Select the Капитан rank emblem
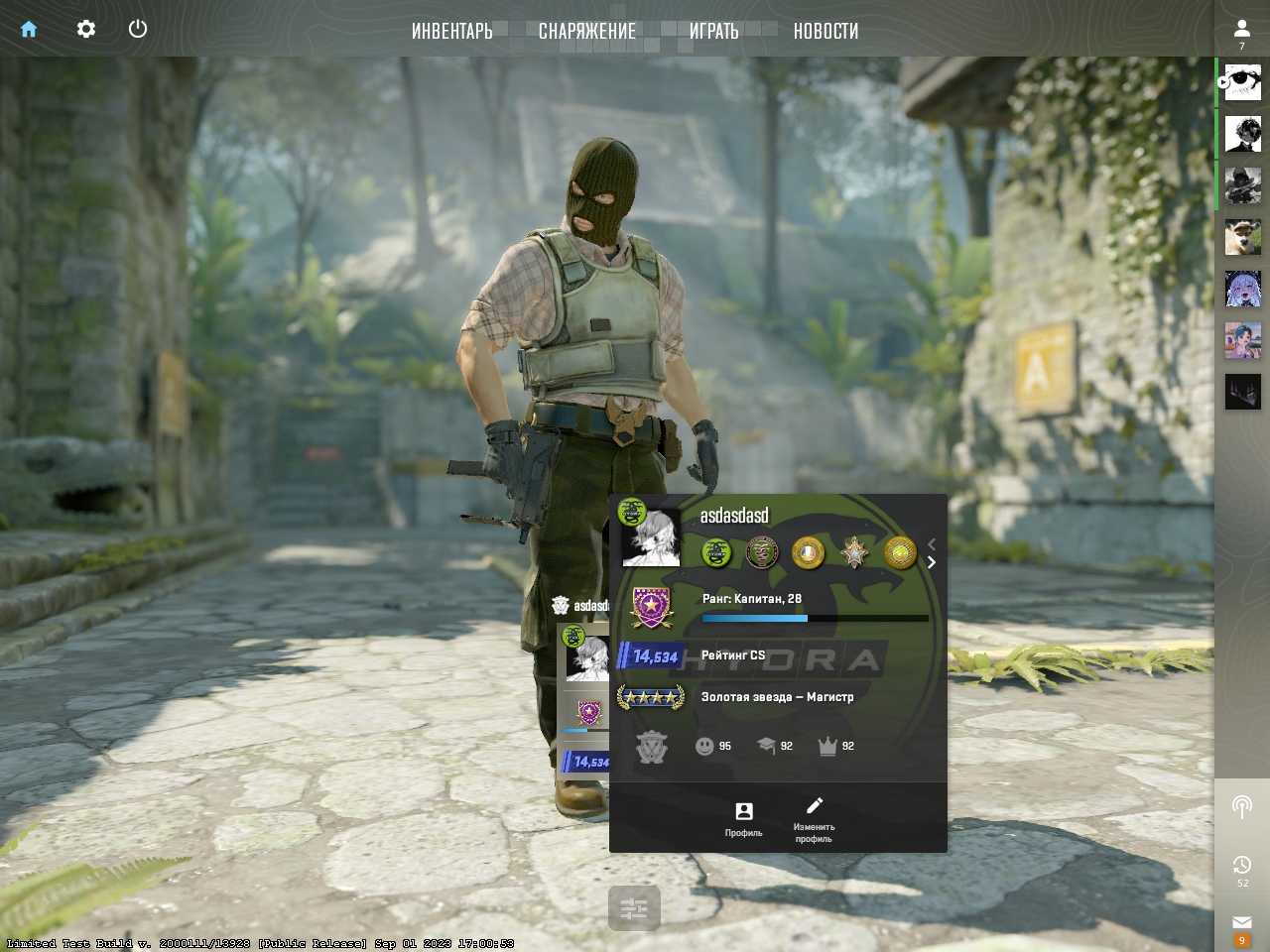The image size is (1270, 952). 651,607
